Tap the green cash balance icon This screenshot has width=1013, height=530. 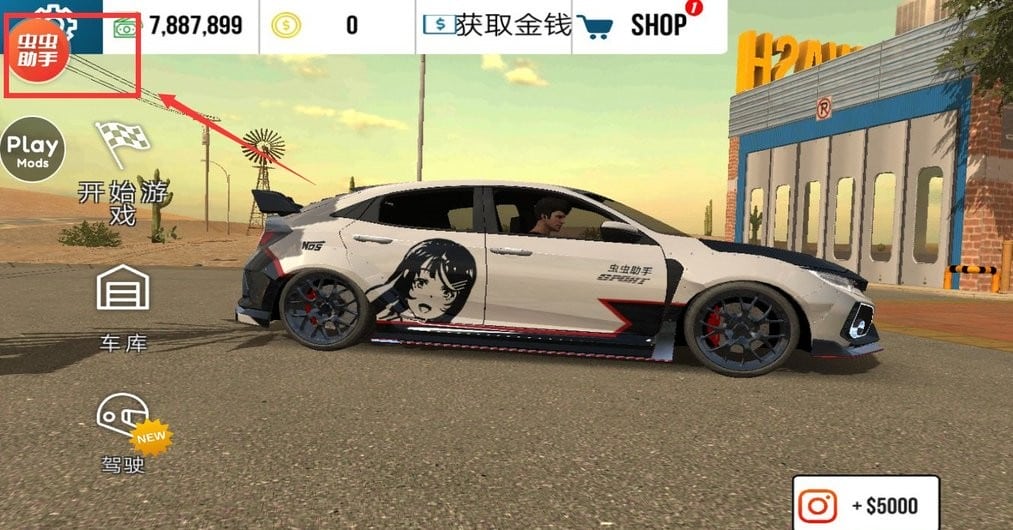click(126, 26)
